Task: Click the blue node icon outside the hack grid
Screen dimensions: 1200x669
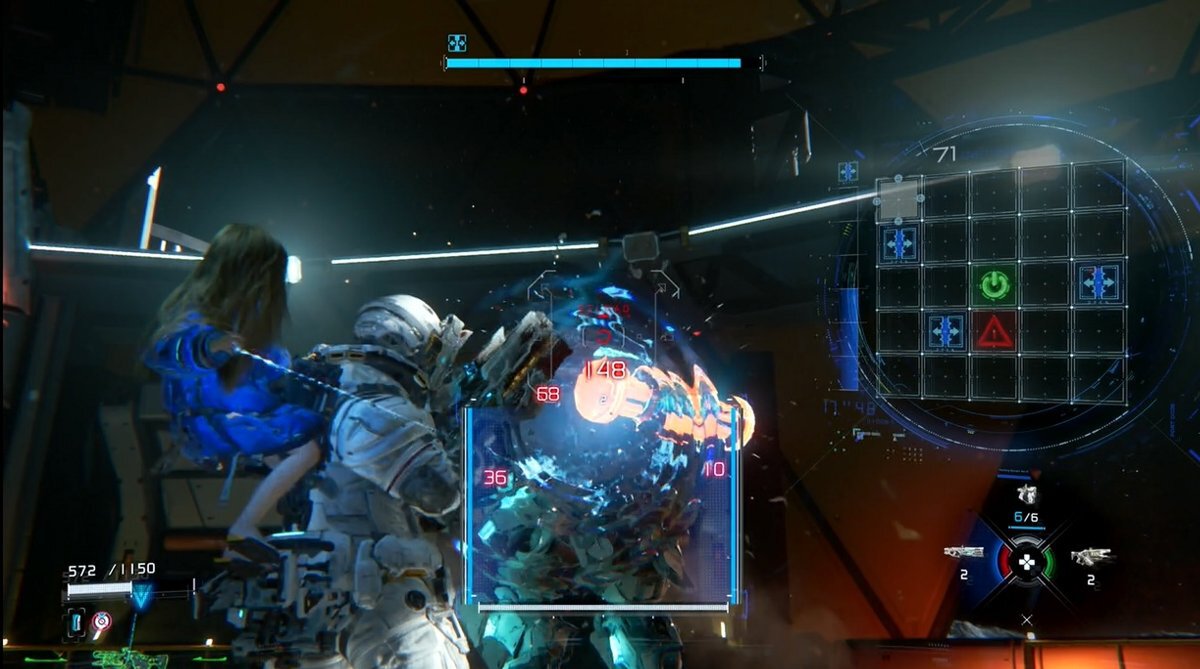Action: (848, 171)
